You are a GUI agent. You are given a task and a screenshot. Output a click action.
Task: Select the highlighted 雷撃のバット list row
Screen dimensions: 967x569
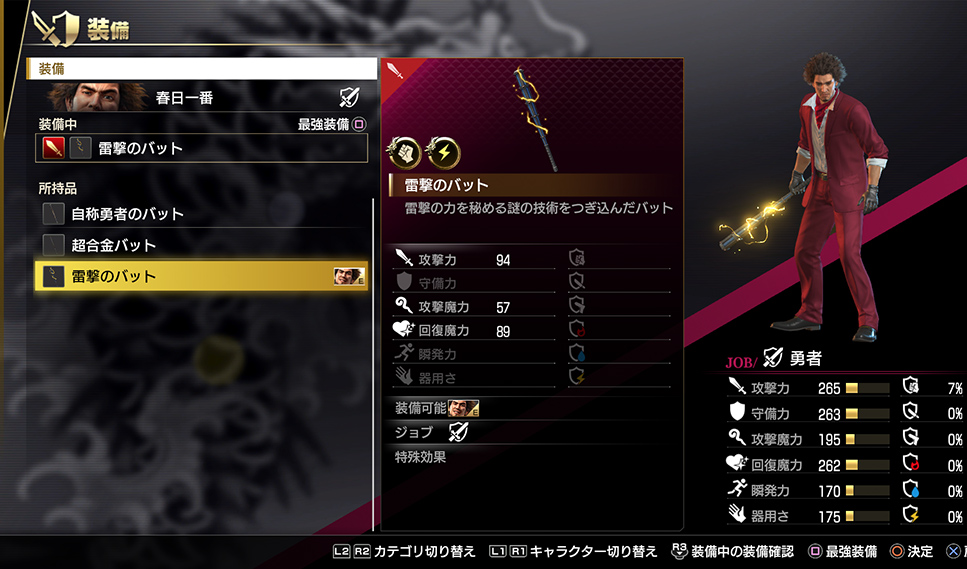200,277
